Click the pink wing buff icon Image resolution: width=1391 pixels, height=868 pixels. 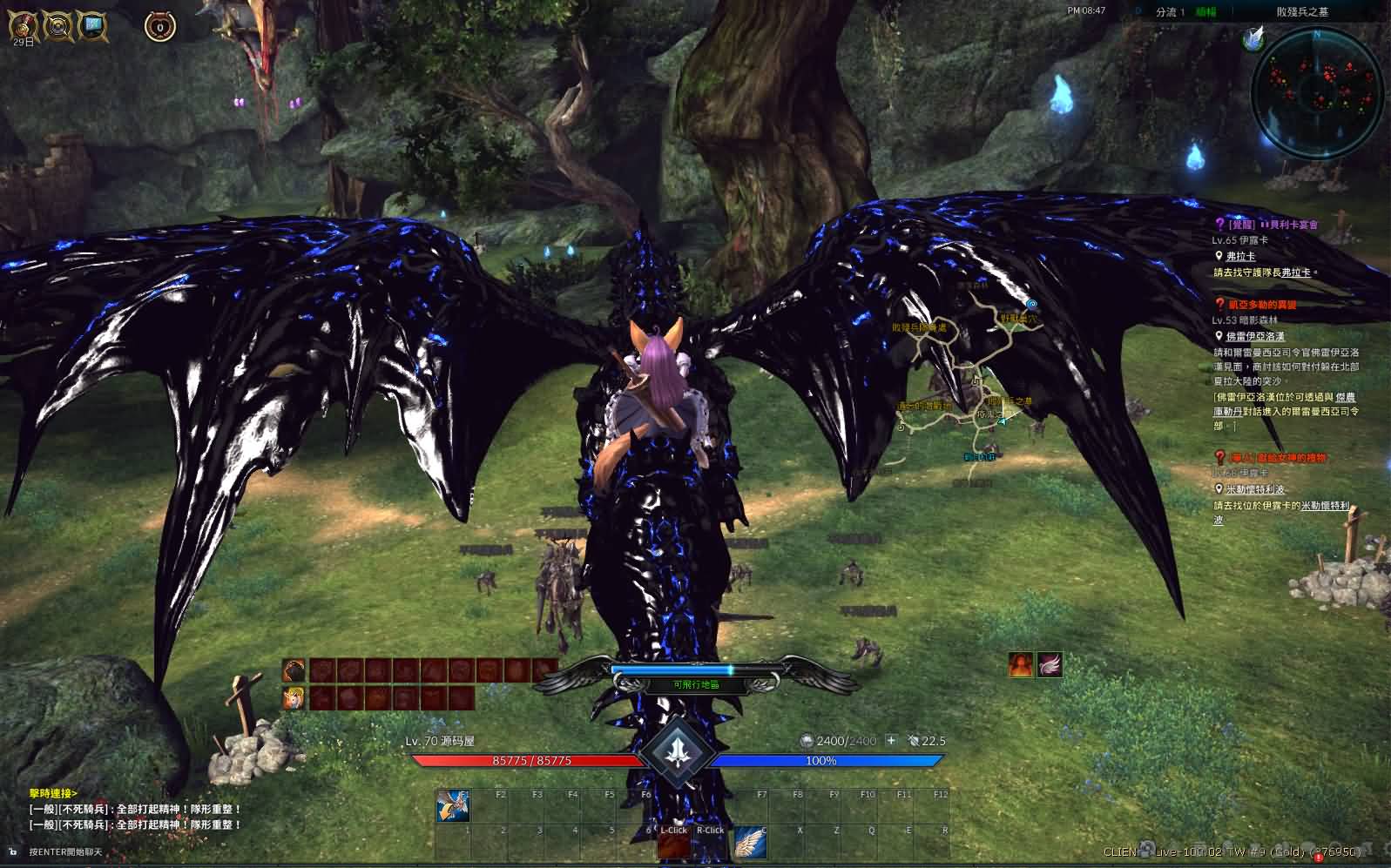point(1050,665)
